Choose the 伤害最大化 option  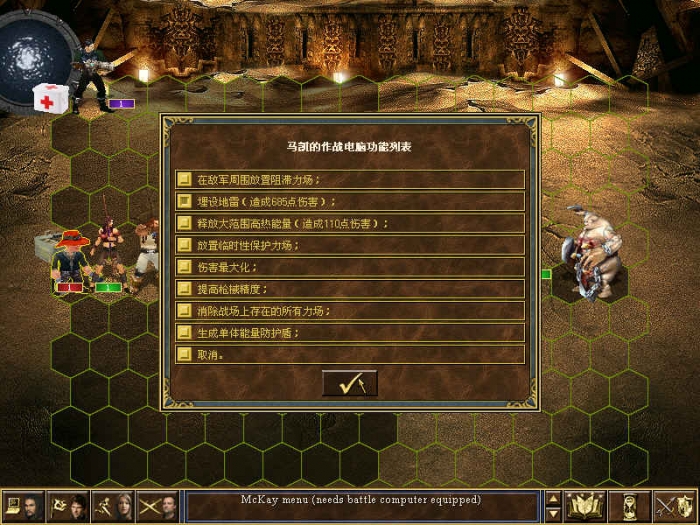[350, 267]
